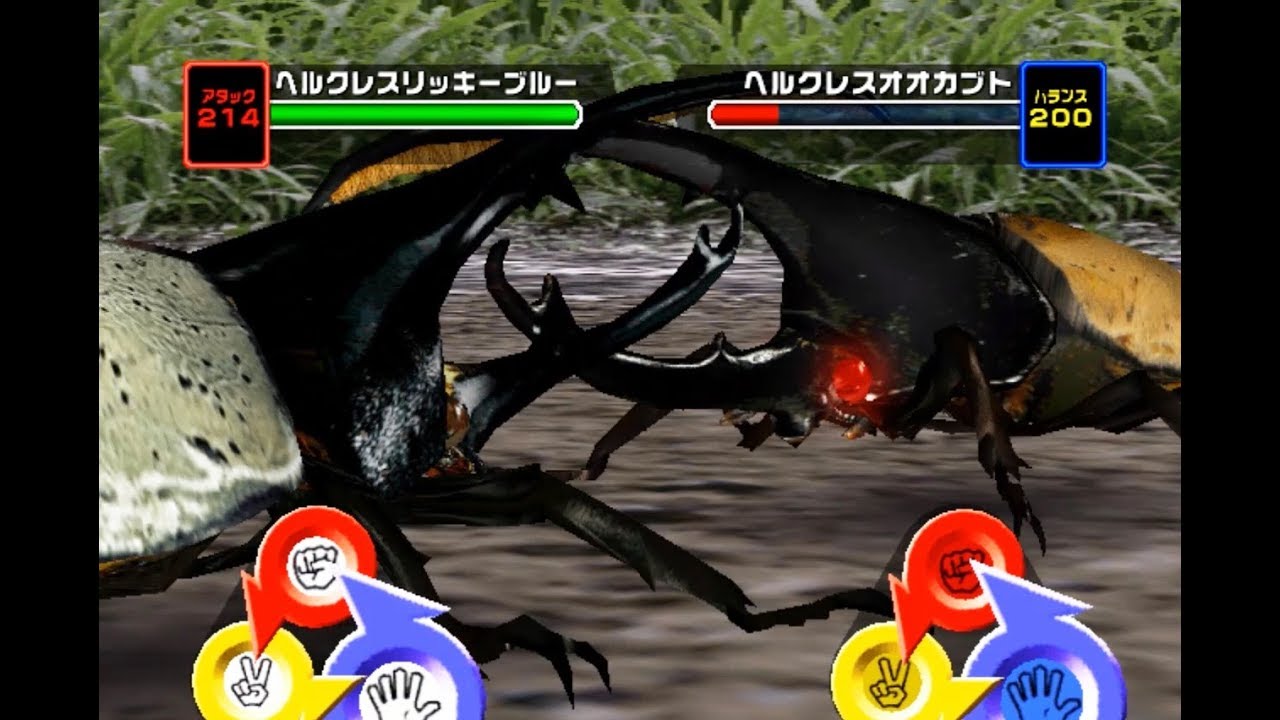Screen dimensions: 1280x720
Task: Select the ヘルクレスリッキーブルー name banner
Action: coord(424,85)
